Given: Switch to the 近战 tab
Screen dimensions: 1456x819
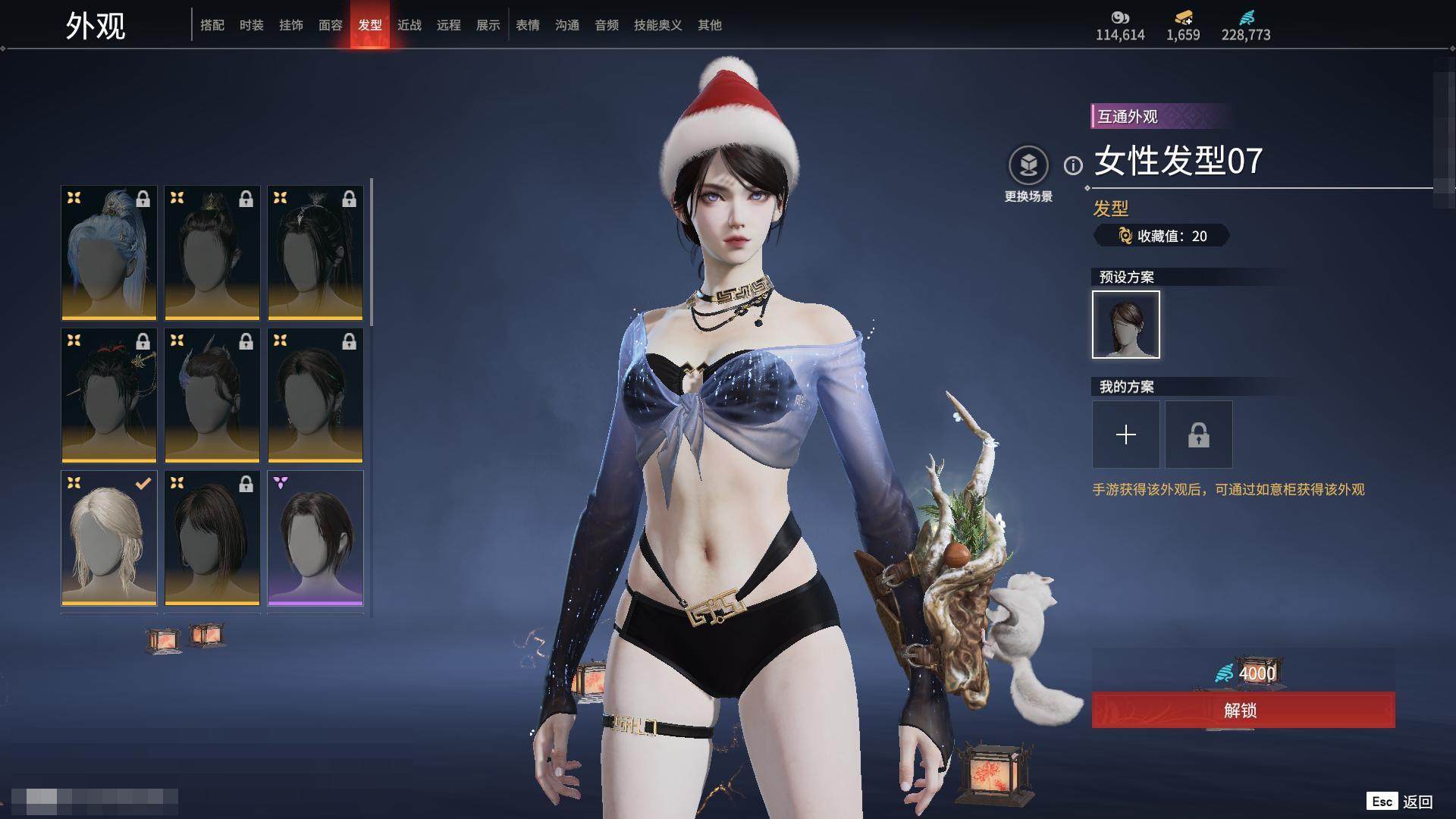Looking at the screenshot, I should coord(409,25).
